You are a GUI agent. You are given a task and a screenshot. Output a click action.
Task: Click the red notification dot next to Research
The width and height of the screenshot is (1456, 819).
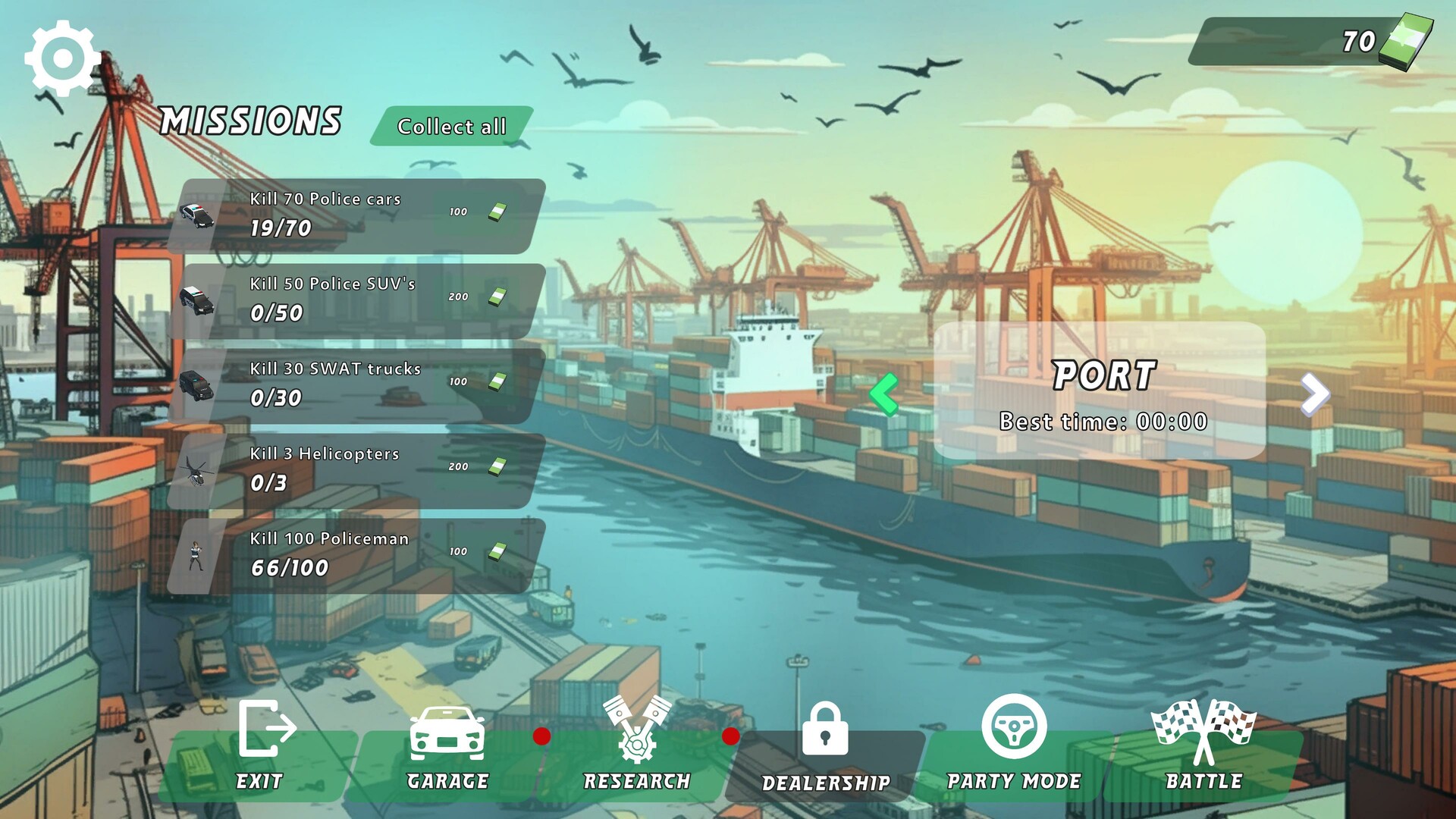point(730,734)
